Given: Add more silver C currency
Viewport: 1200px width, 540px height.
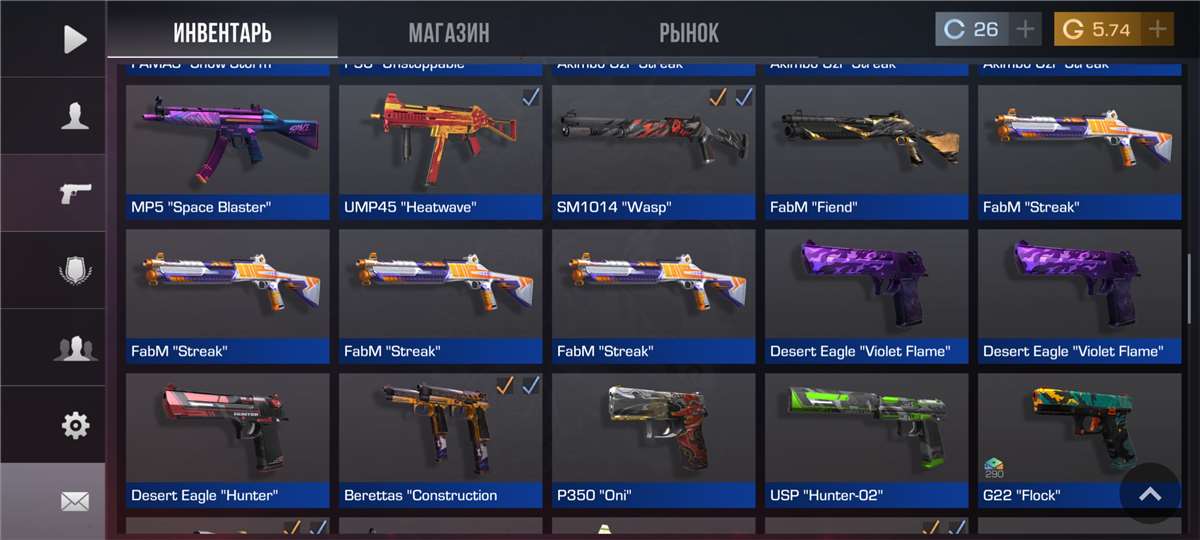Looking at the screenshot, I should [x=1025, y=30].
